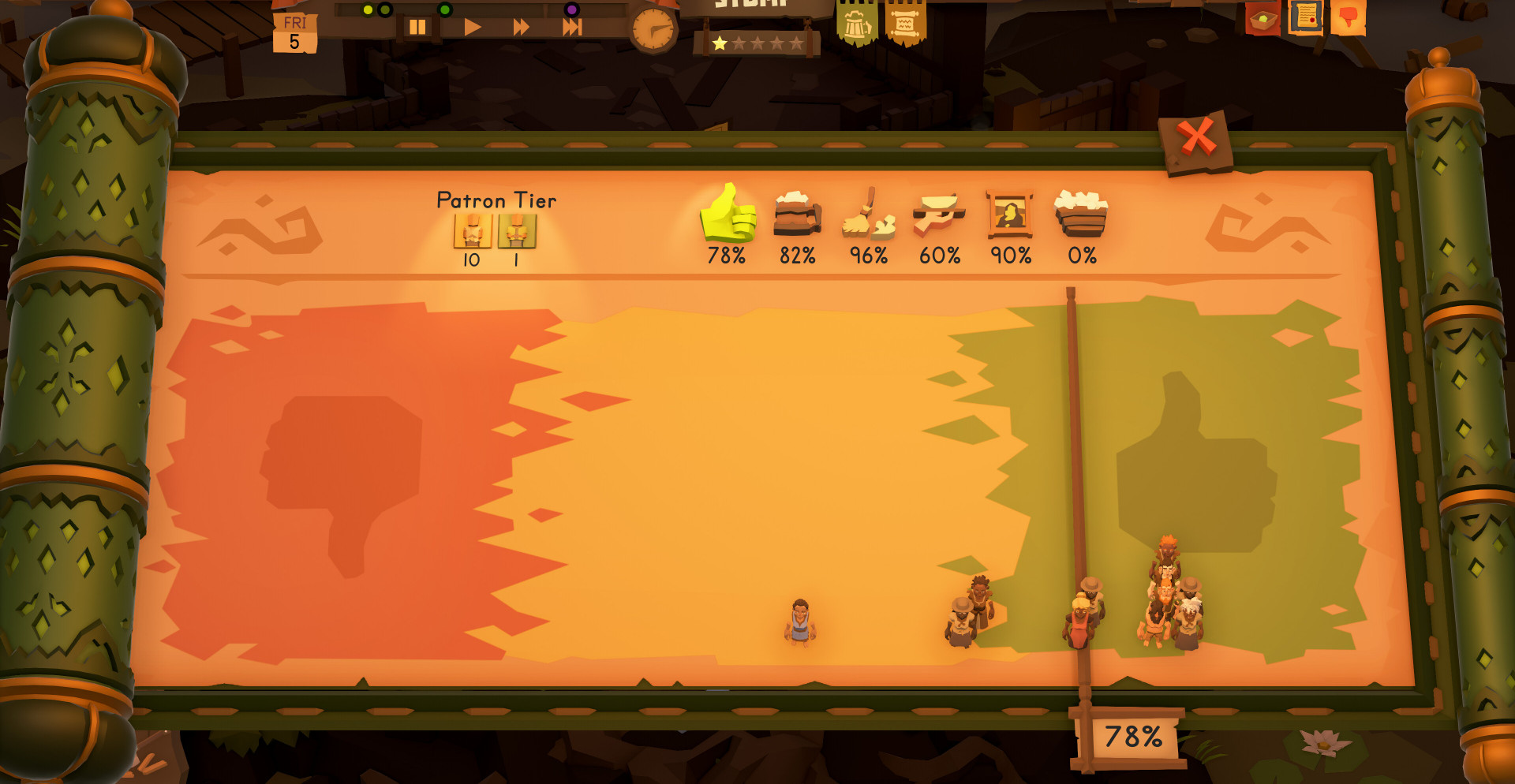The width and height of the screenshot is (1515, 784).
Task: Show the food basket rating at 0%
Action: click(1081, 215)
